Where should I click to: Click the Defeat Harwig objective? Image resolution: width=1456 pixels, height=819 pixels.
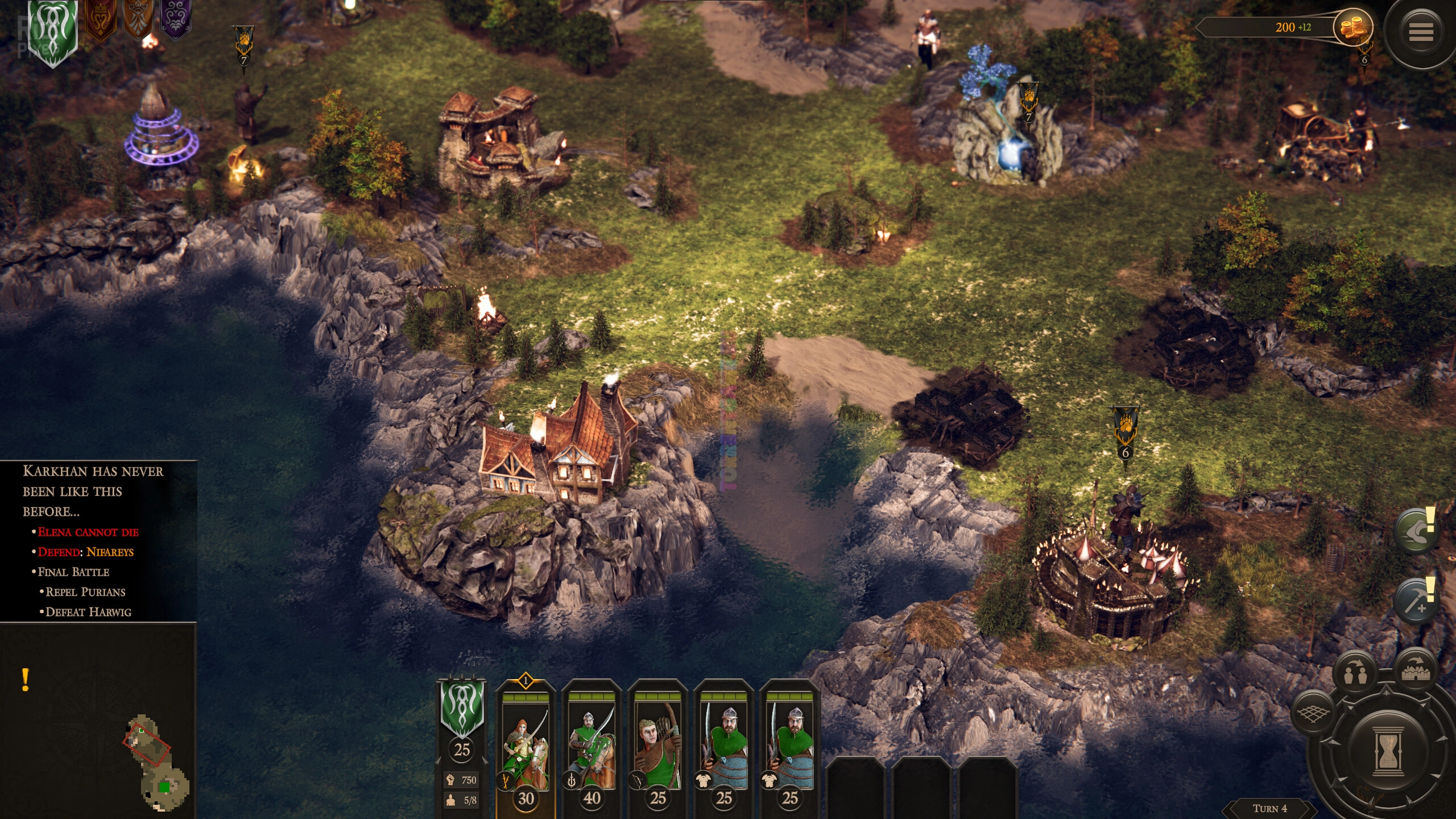click(88, 612)
